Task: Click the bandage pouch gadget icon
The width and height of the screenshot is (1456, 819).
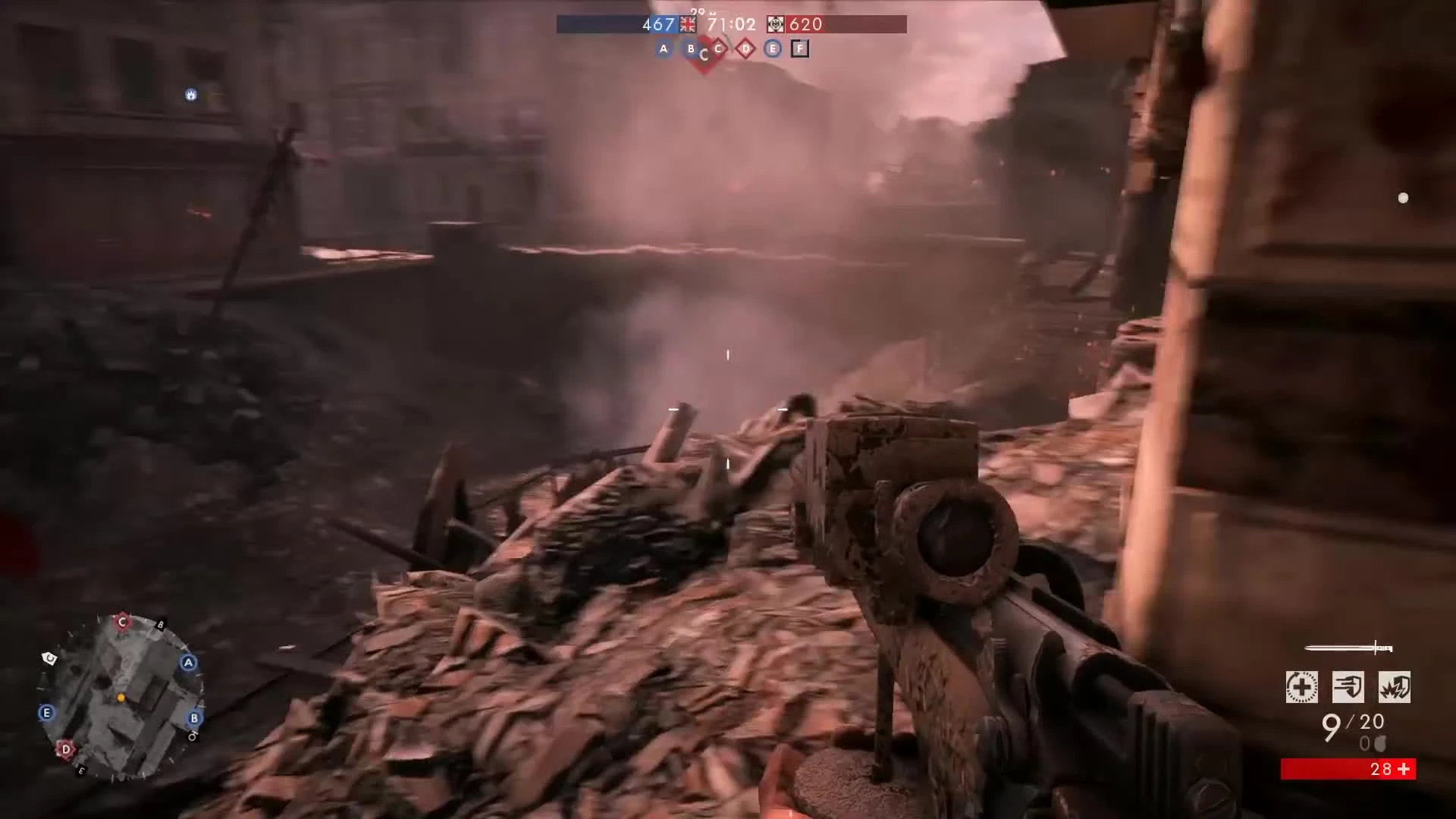Action: point(1350,686)
